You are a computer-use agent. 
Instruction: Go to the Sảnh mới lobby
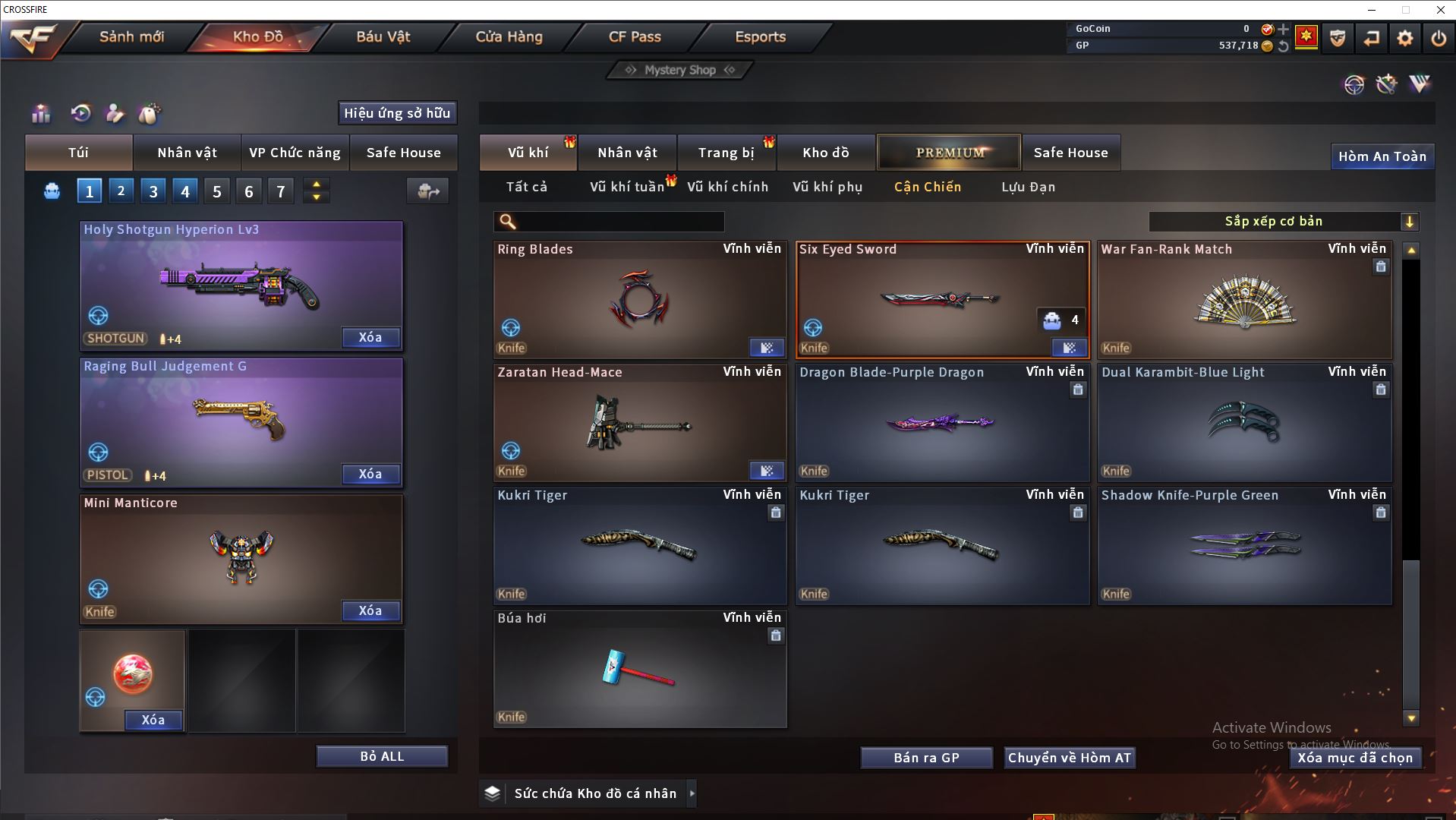click(131, 36)
